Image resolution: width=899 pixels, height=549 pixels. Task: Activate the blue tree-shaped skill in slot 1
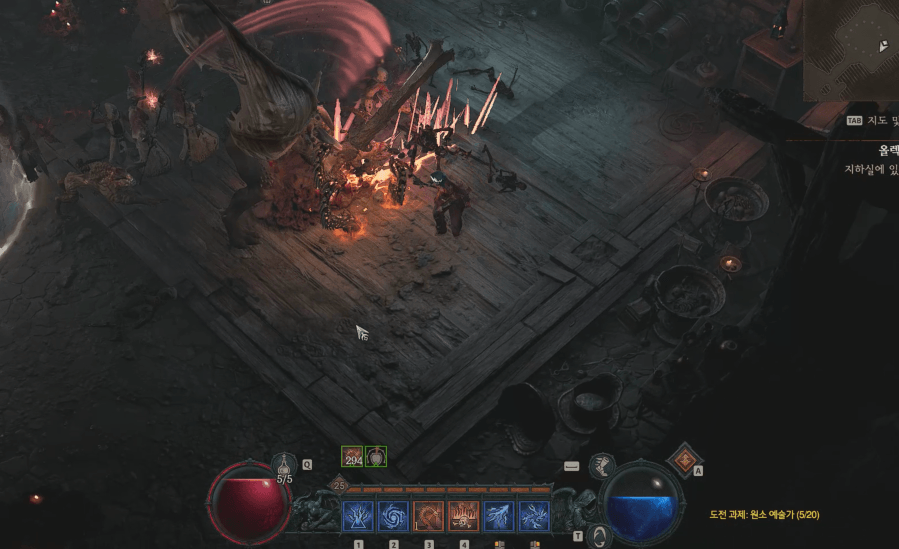tap(358, 516)
